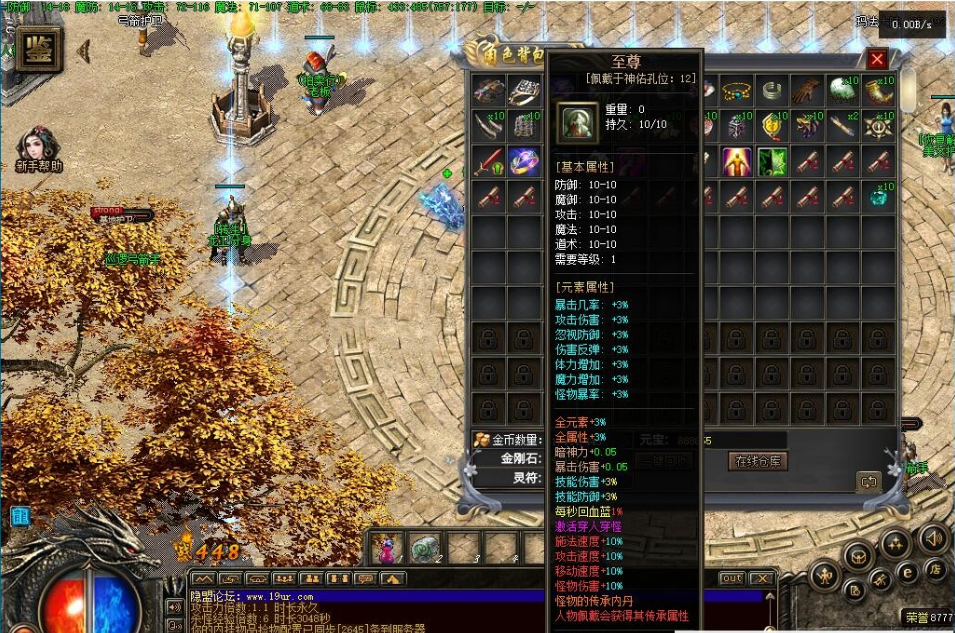Open the silver bracelet item slot

[771, 91]
